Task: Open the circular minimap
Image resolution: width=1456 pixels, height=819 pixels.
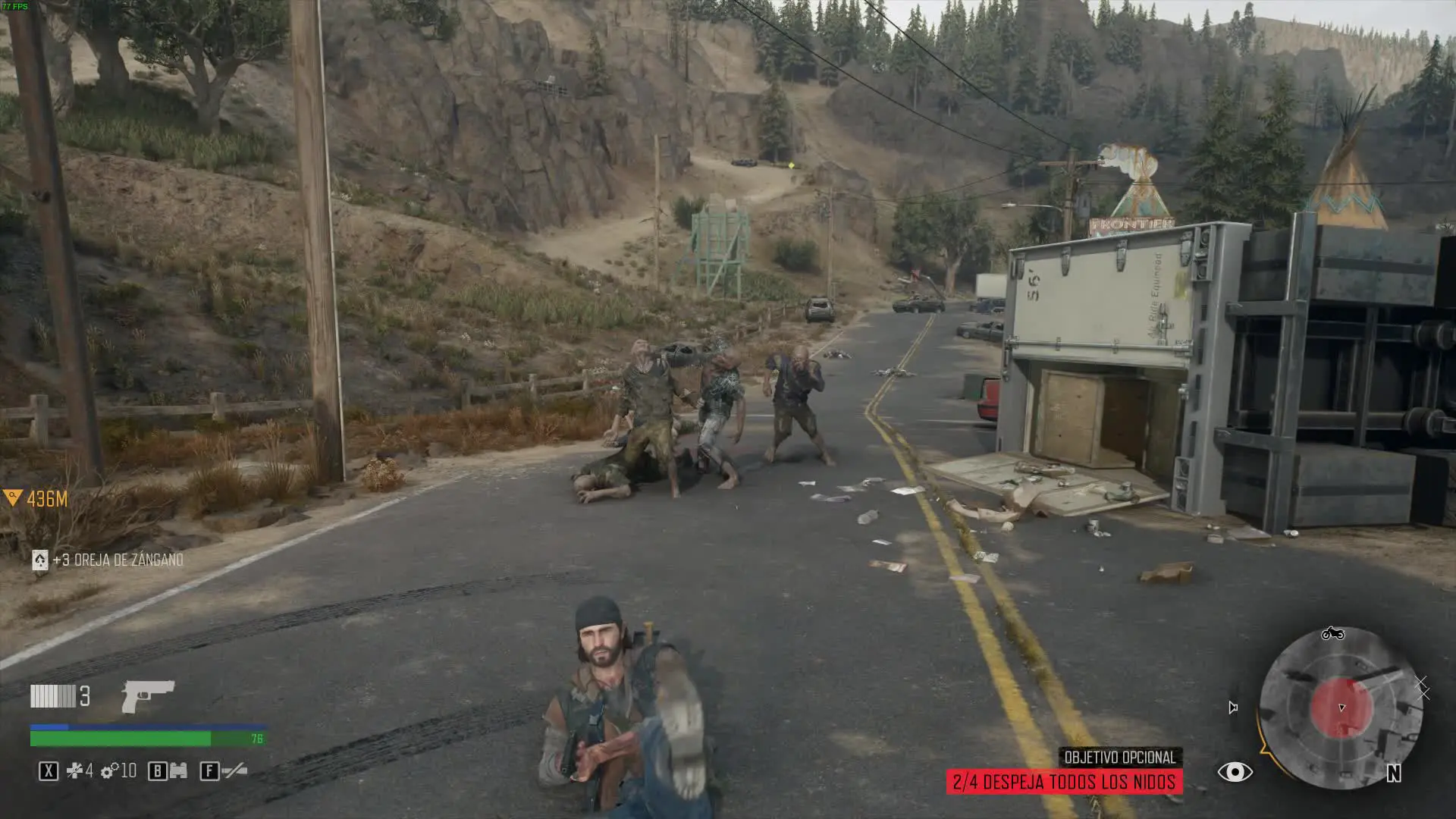Action: click(1341, 708)
